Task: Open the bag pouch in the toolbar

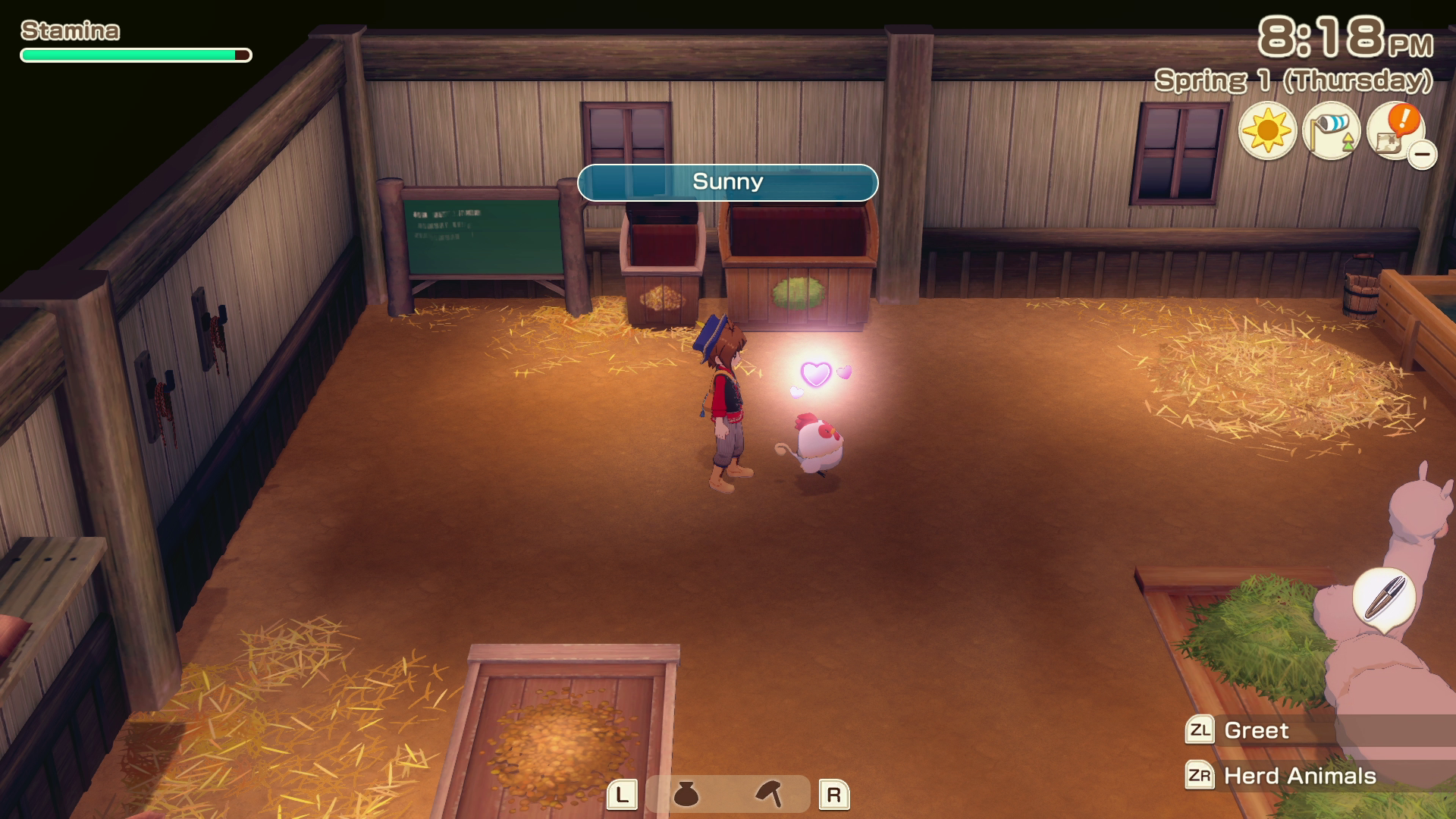Action: 686,795
